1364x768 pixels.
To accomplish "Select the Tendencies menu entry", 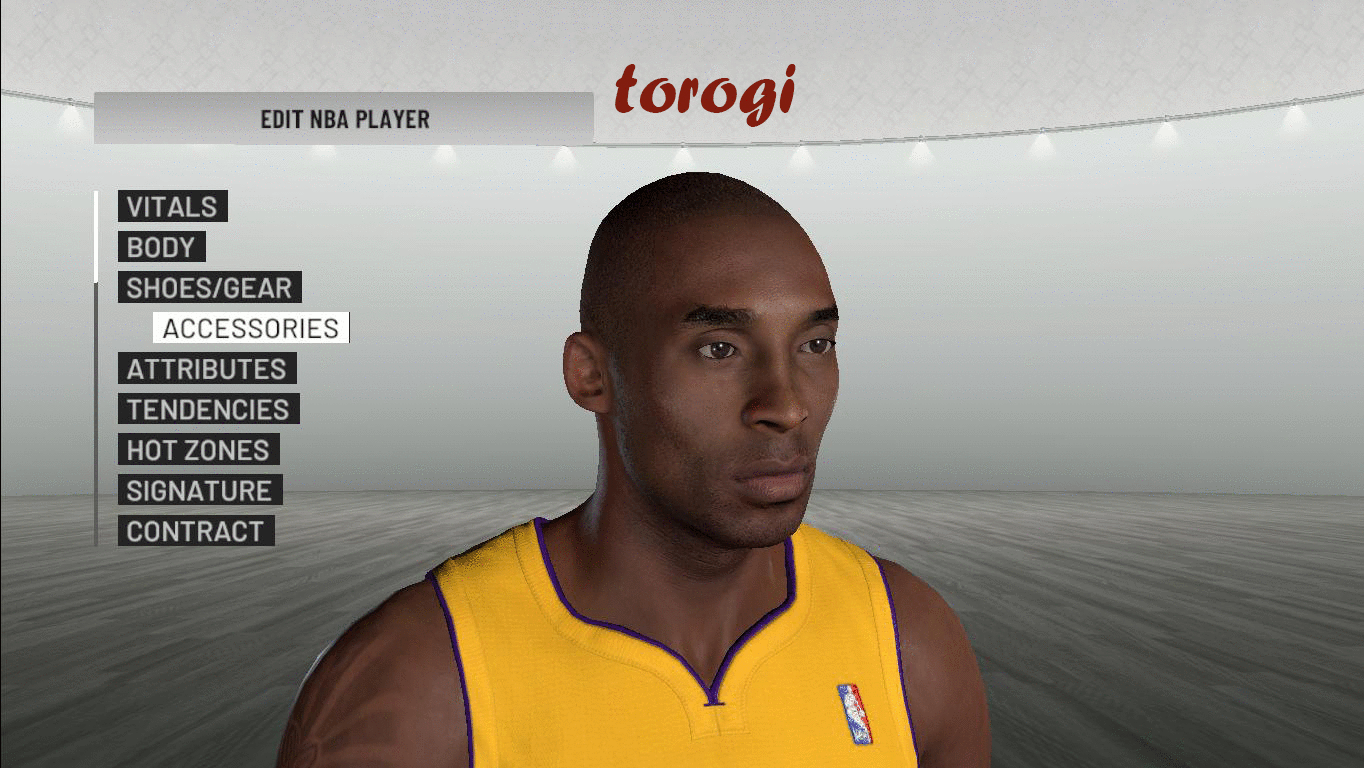I will (208, 410).
